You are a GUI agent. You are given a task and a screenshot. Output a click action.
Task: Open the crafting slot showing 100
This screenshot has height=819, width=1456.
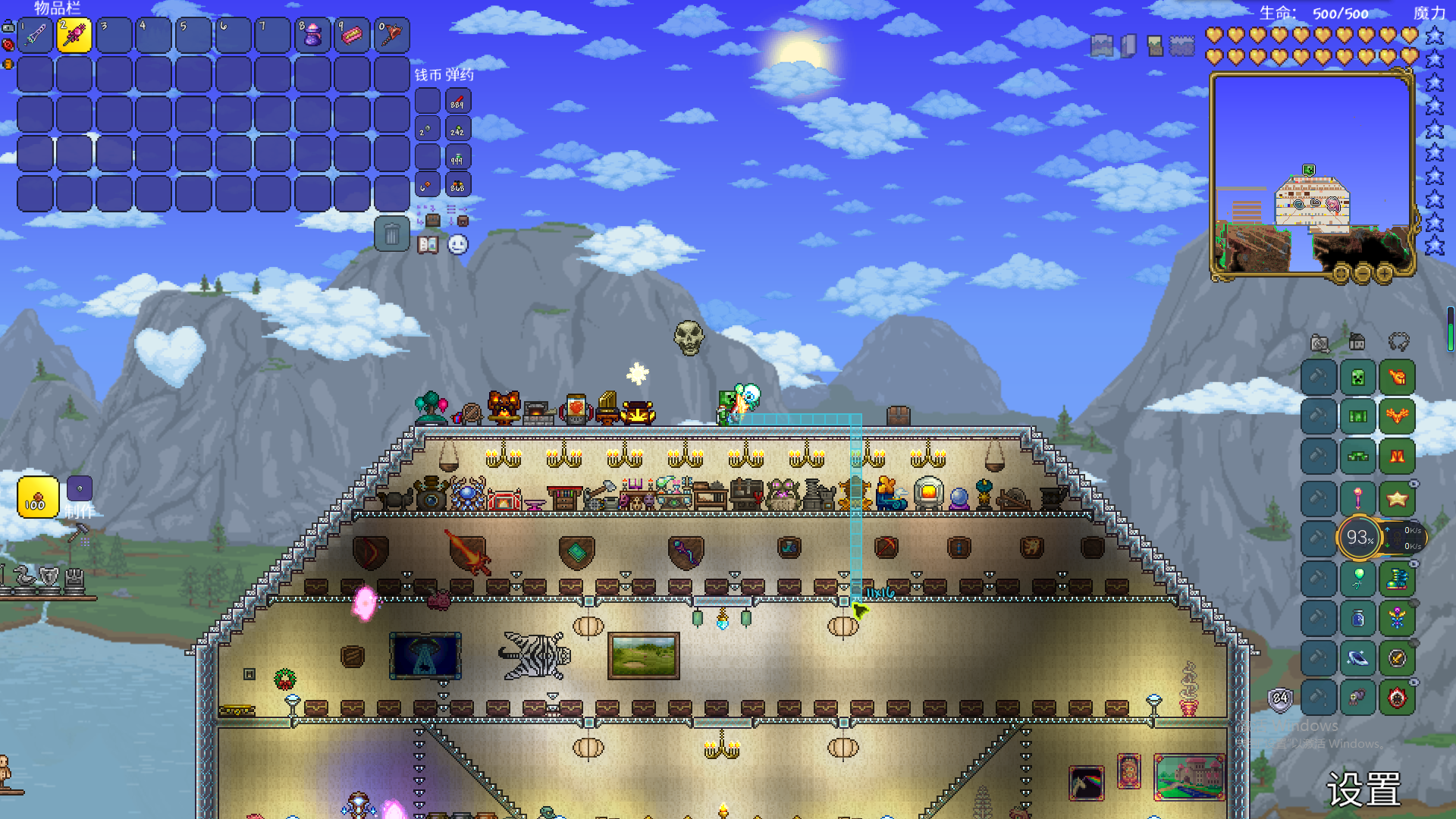pos(38,497)
